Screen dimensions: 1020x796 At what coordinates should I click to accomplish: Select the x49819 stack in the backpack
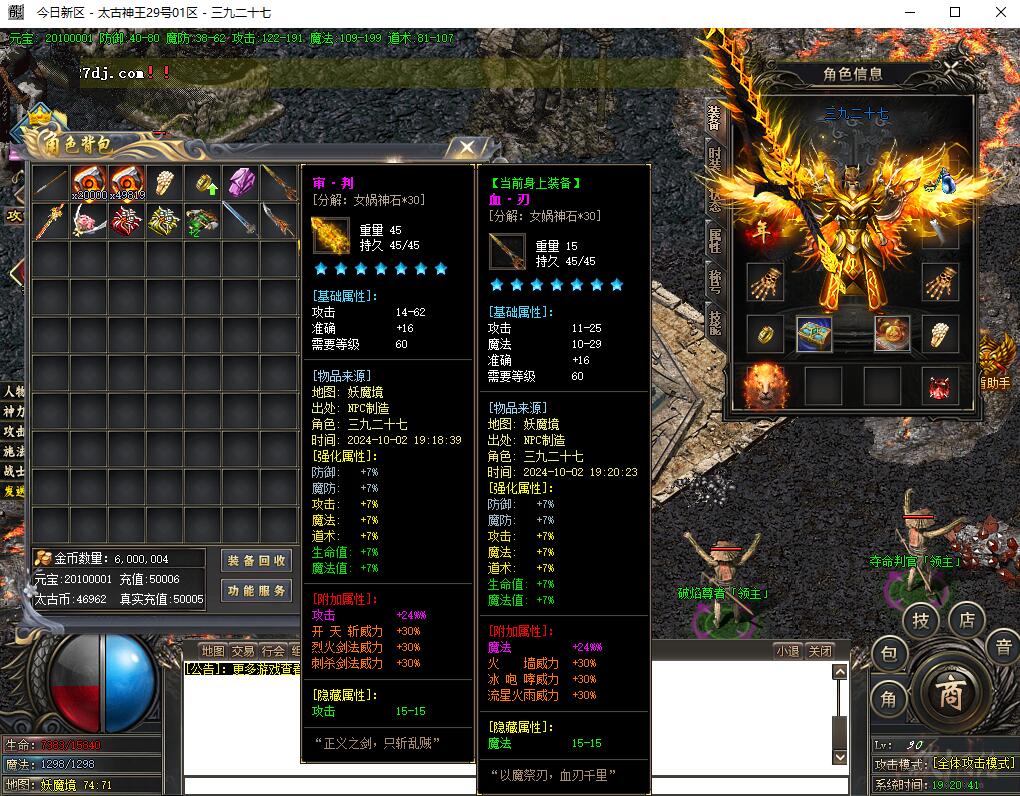(127, 183)
